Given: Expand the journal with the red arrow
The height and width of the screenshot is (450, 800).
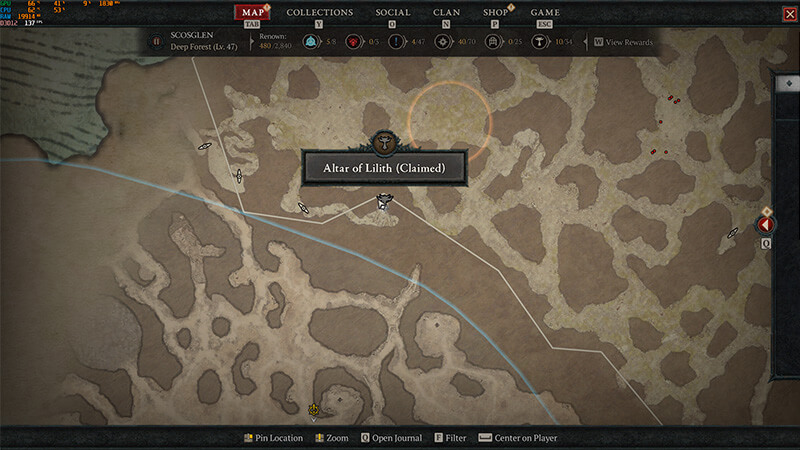Looking at the screenshot, I should pyautogui.click(x=766, y=226).
